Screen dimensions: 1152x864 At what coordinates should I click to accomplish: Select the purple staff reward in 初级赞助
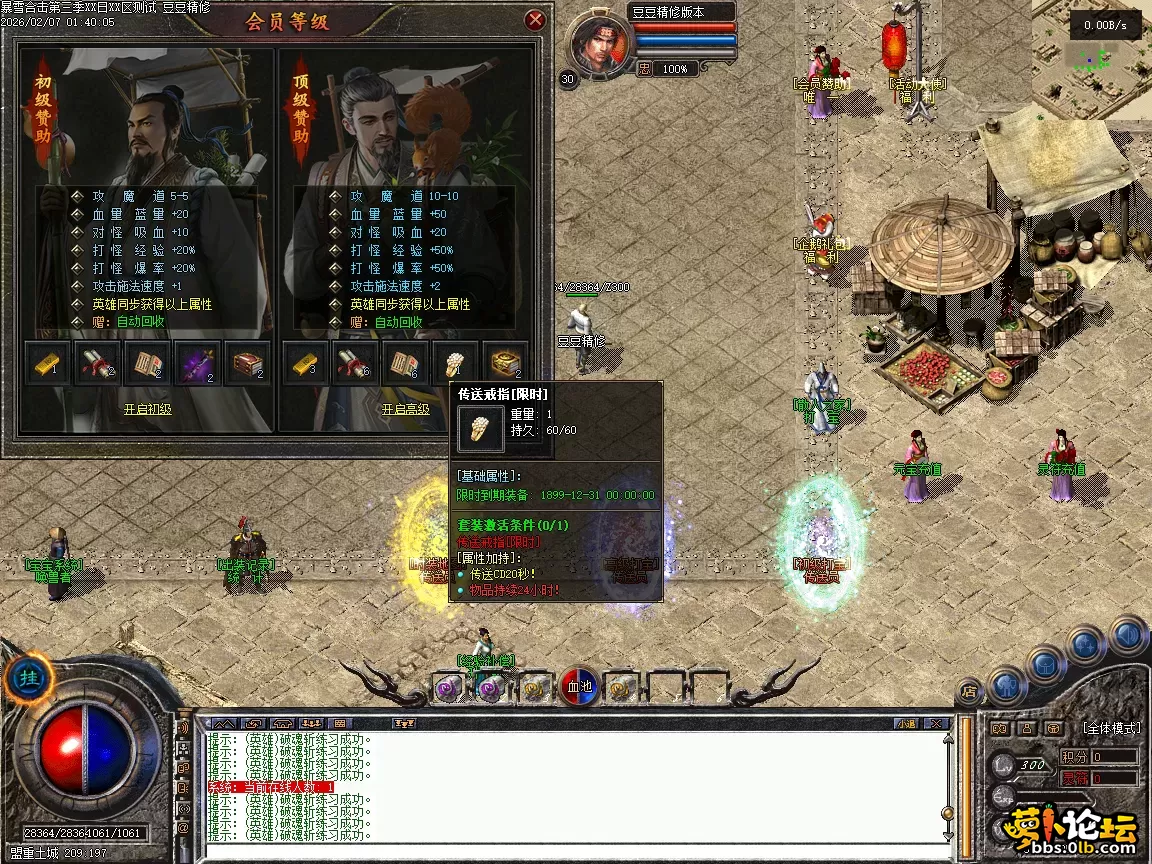tap(197, 363)
